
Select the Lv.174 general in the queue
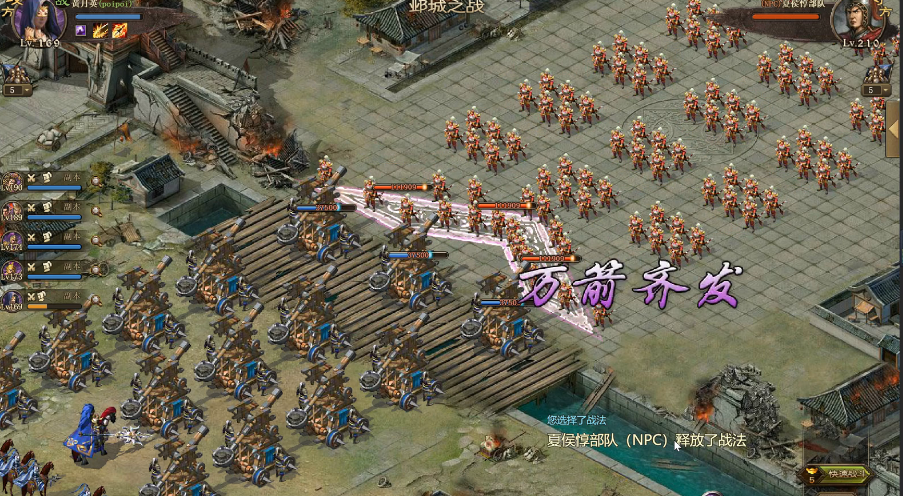coord(13,240)
